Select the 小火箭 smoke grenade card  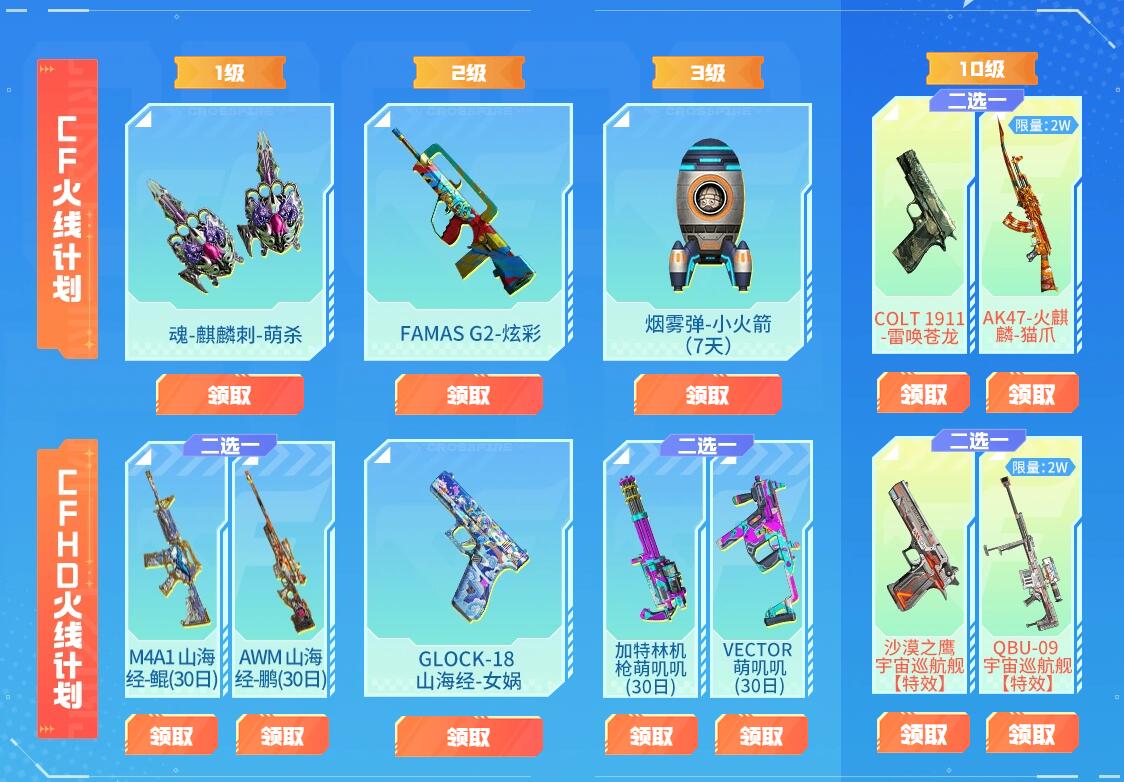(x=708, y=230)
